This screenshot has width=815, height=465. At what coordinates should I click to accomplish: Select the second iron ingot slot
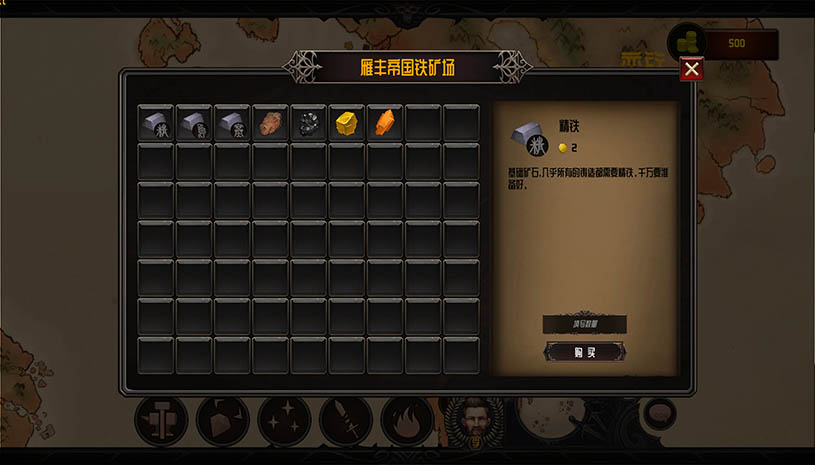click(194, 123)
